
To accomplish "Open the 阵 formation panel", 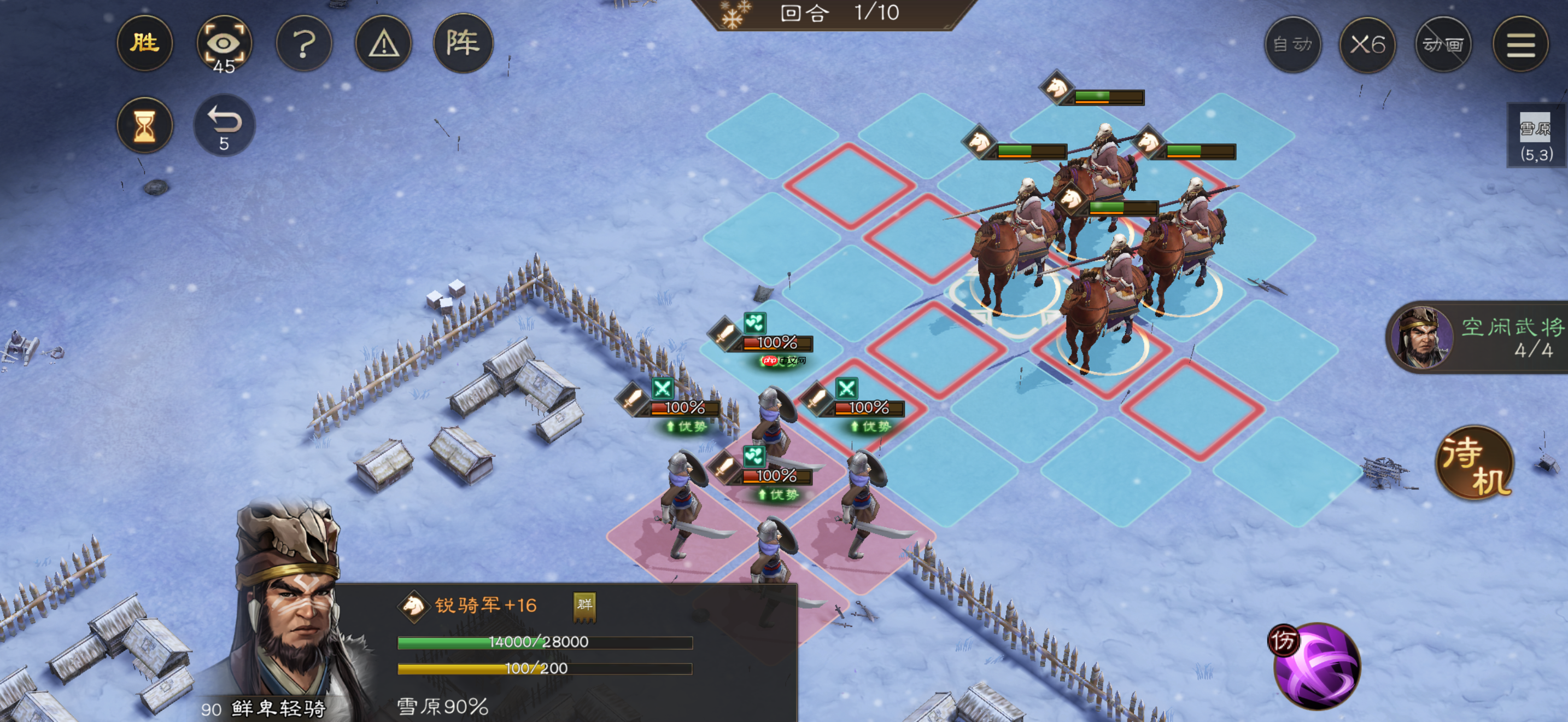I will point(464,43).
